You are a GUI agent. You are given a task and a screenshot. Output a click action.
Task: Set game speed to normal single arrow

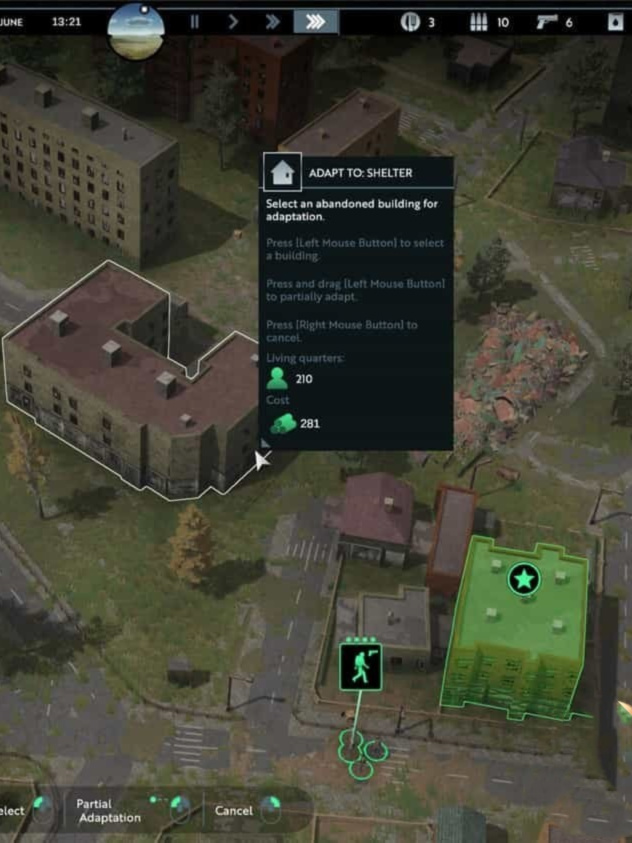tap(233, 21)
